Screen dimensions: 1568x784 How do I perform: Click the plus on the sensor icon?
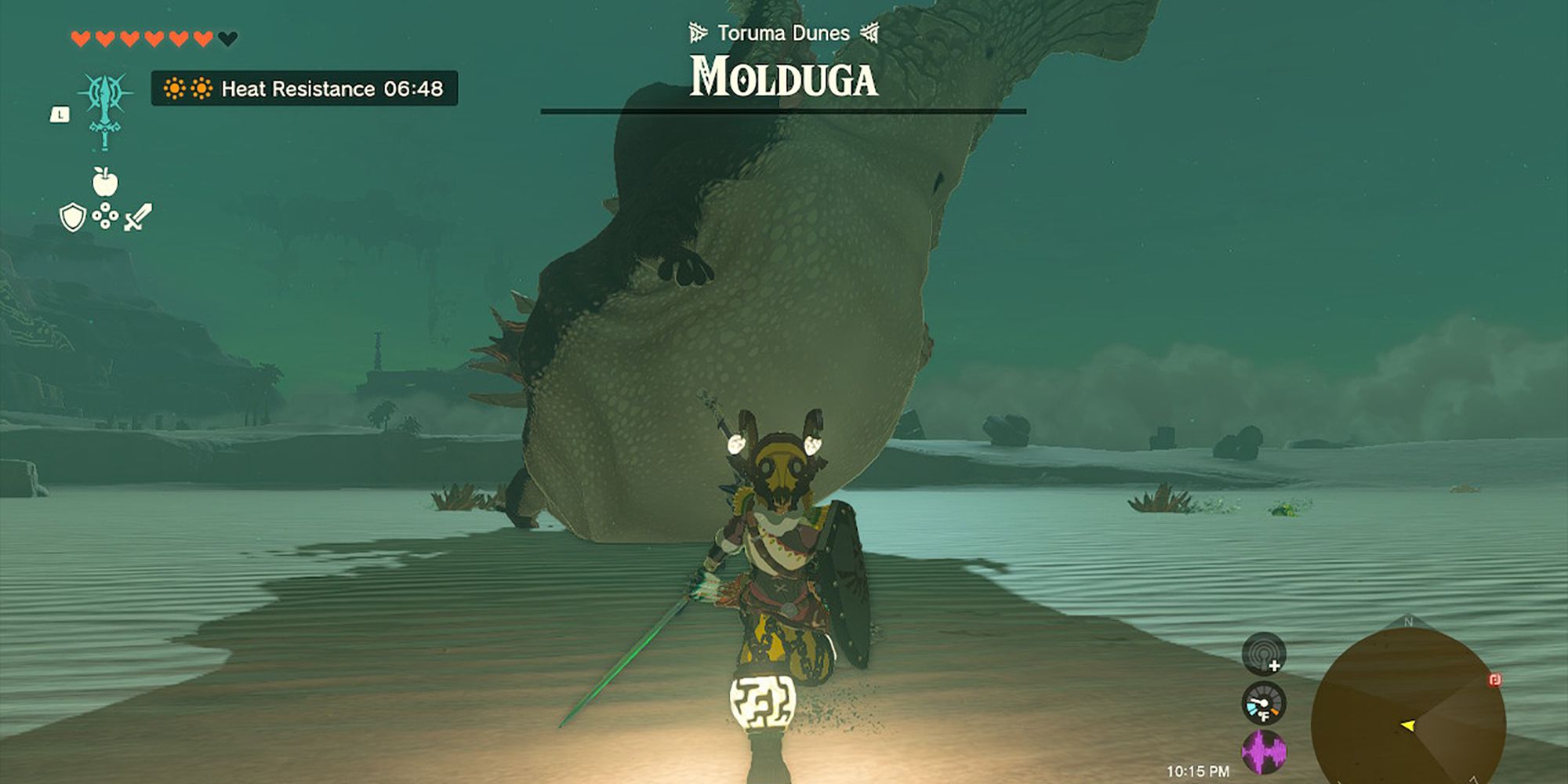[1274, 666]
